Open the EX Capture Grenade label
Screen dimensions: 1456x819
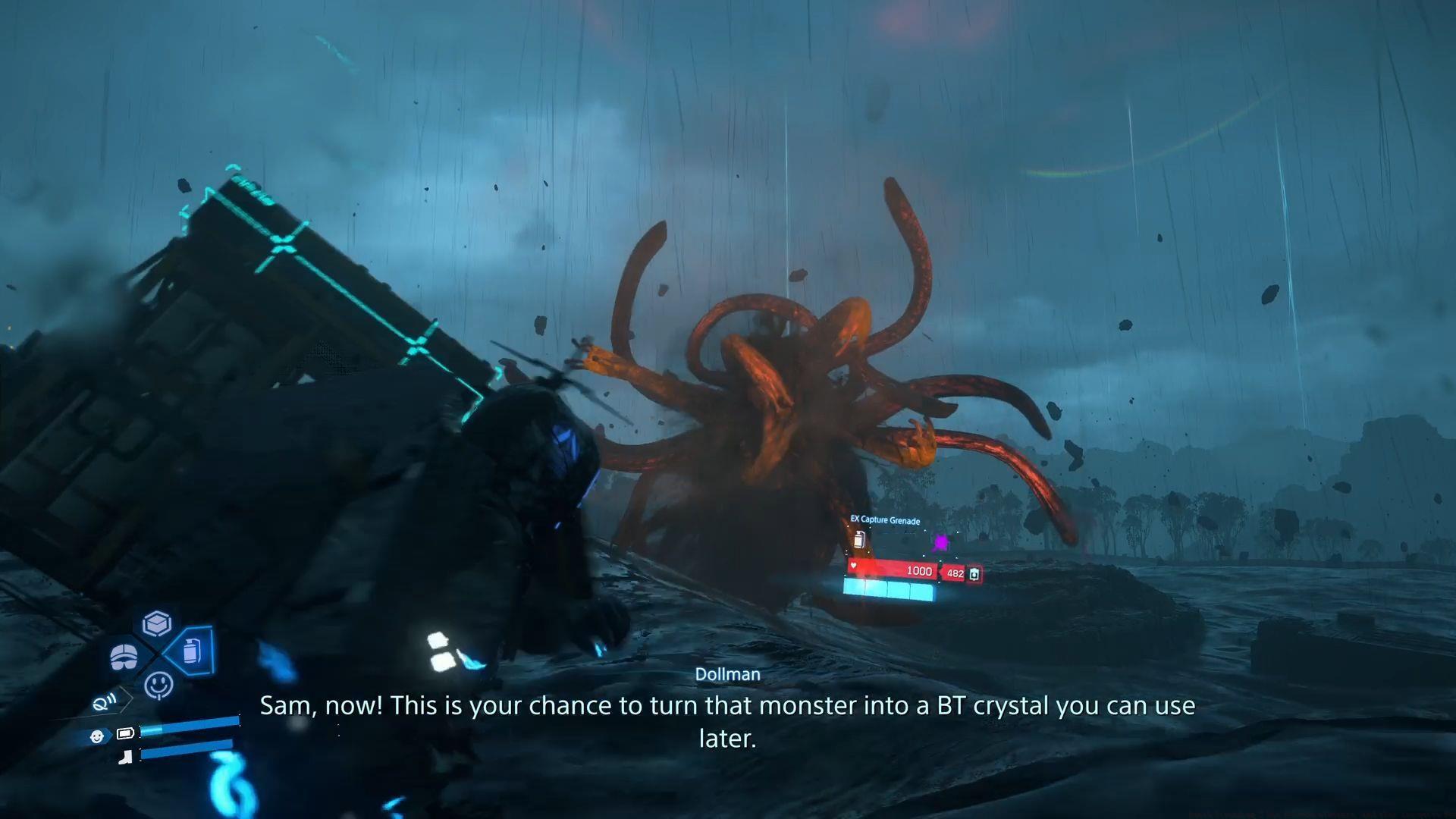click(x=885, y=521)
